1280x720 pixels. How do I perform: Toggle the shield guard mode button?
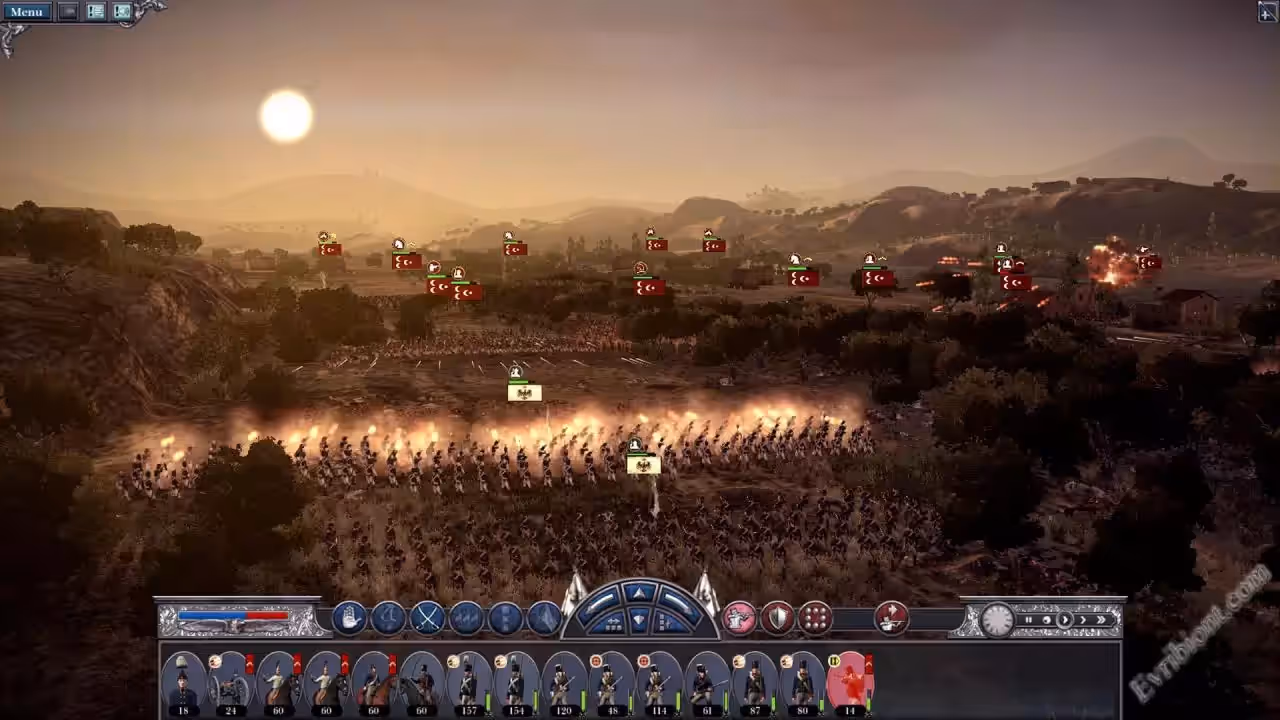[x=778, y=618]
